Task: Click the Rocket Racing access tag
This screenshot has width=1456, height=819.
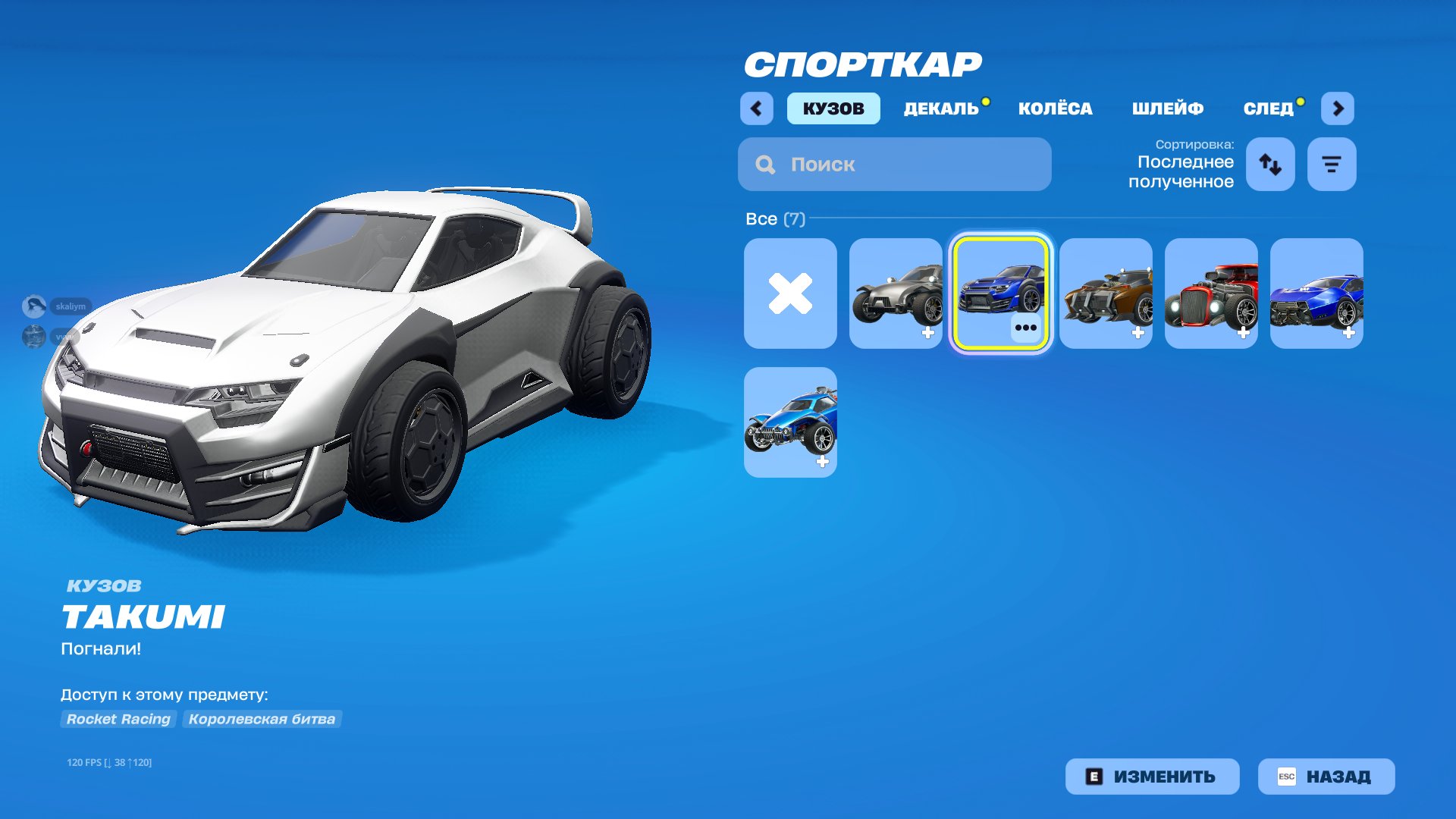Action: click(x=118, y=719)
